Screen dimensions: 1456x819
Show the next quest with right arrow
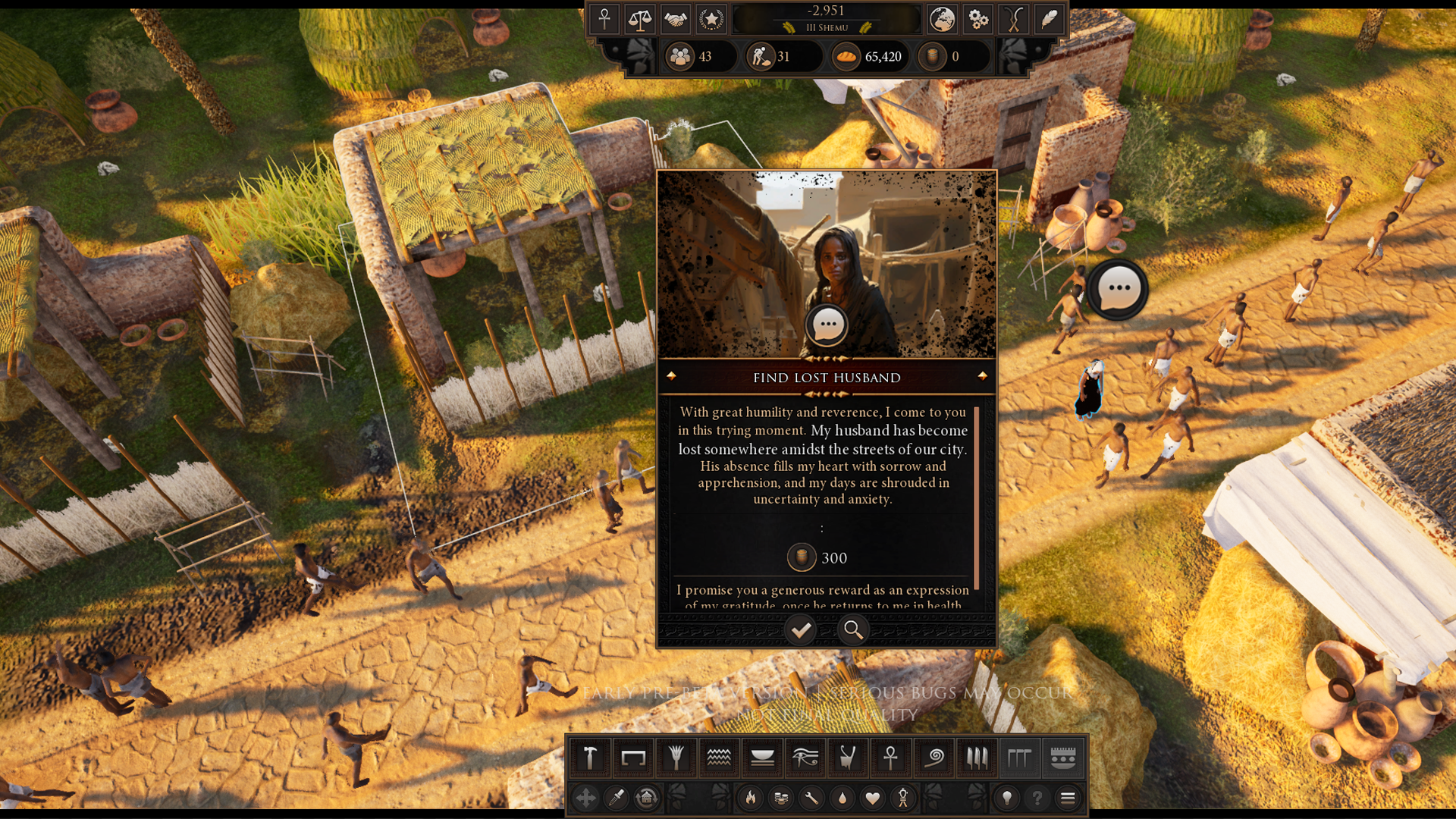[983, 376]
